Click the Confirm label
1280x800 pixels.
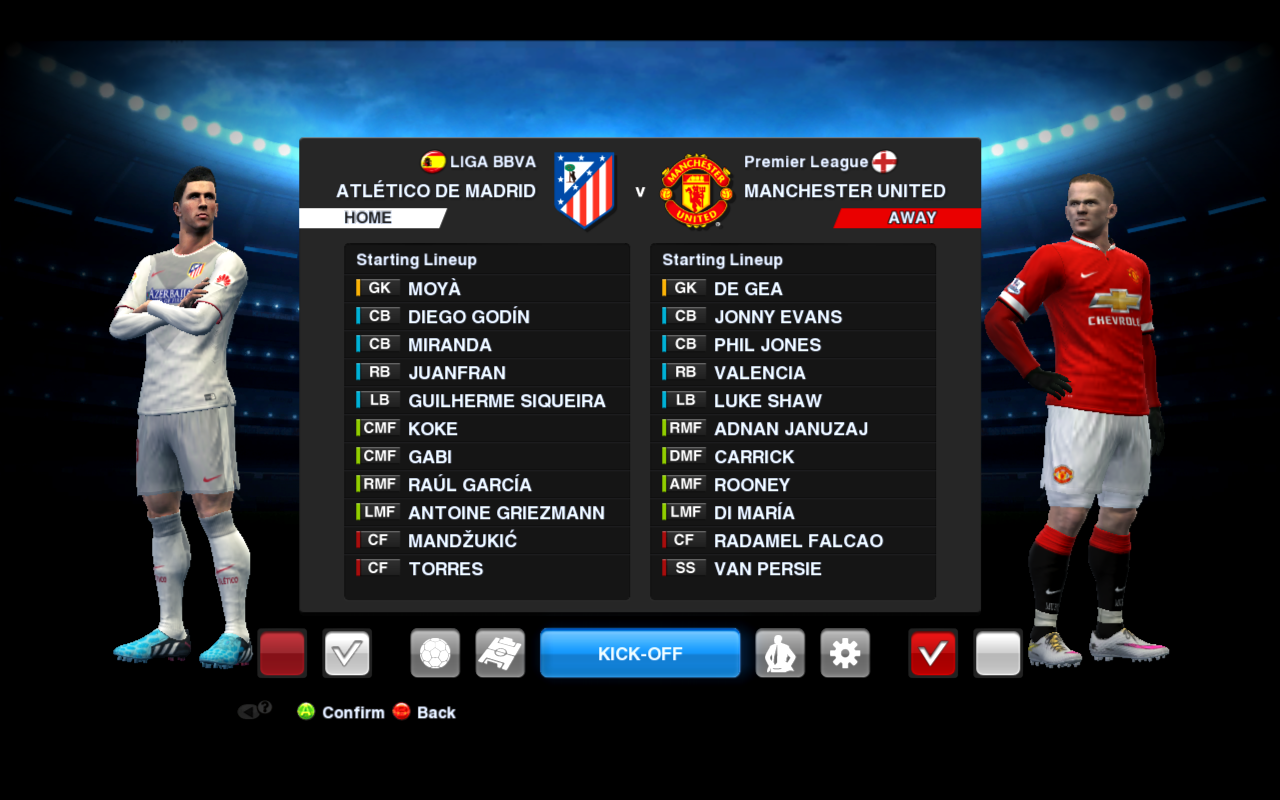click(x=352, y=712)
